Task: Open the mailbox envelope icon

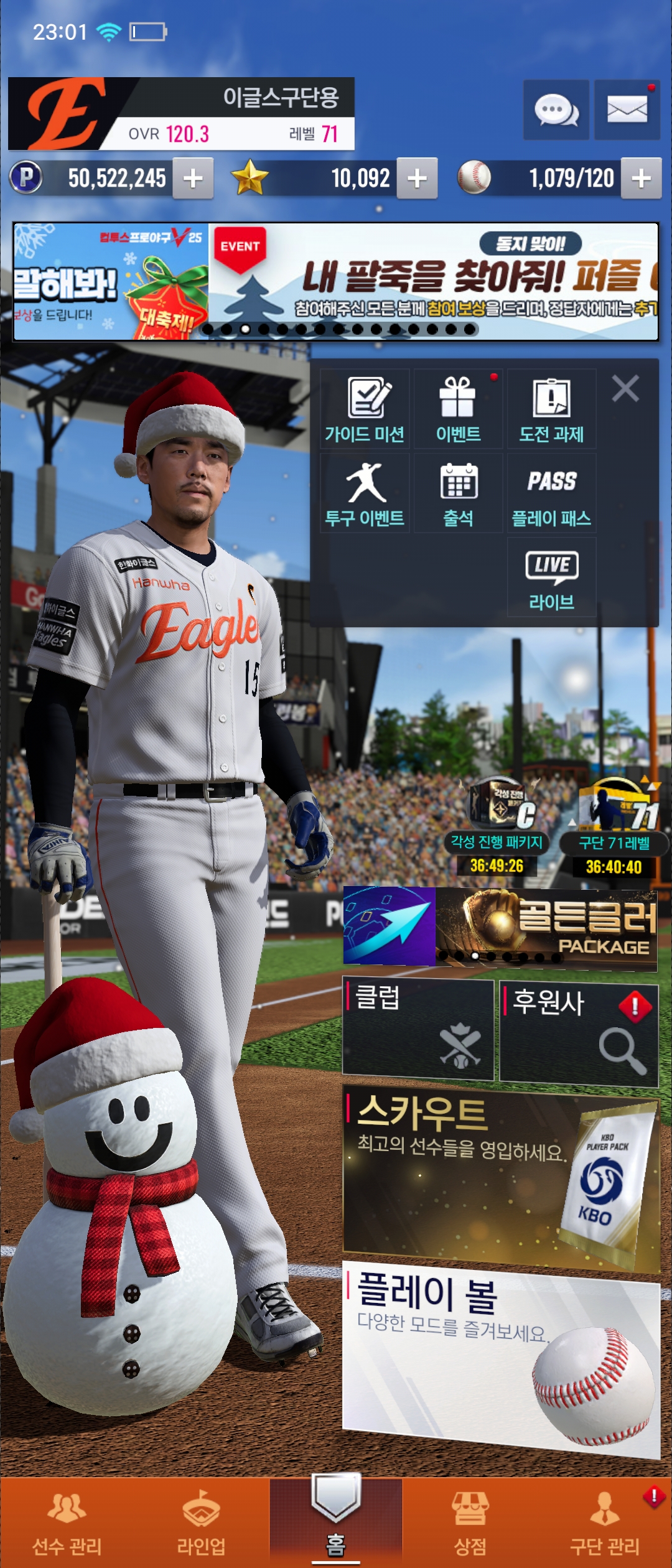Action: [x=627, y=110]
